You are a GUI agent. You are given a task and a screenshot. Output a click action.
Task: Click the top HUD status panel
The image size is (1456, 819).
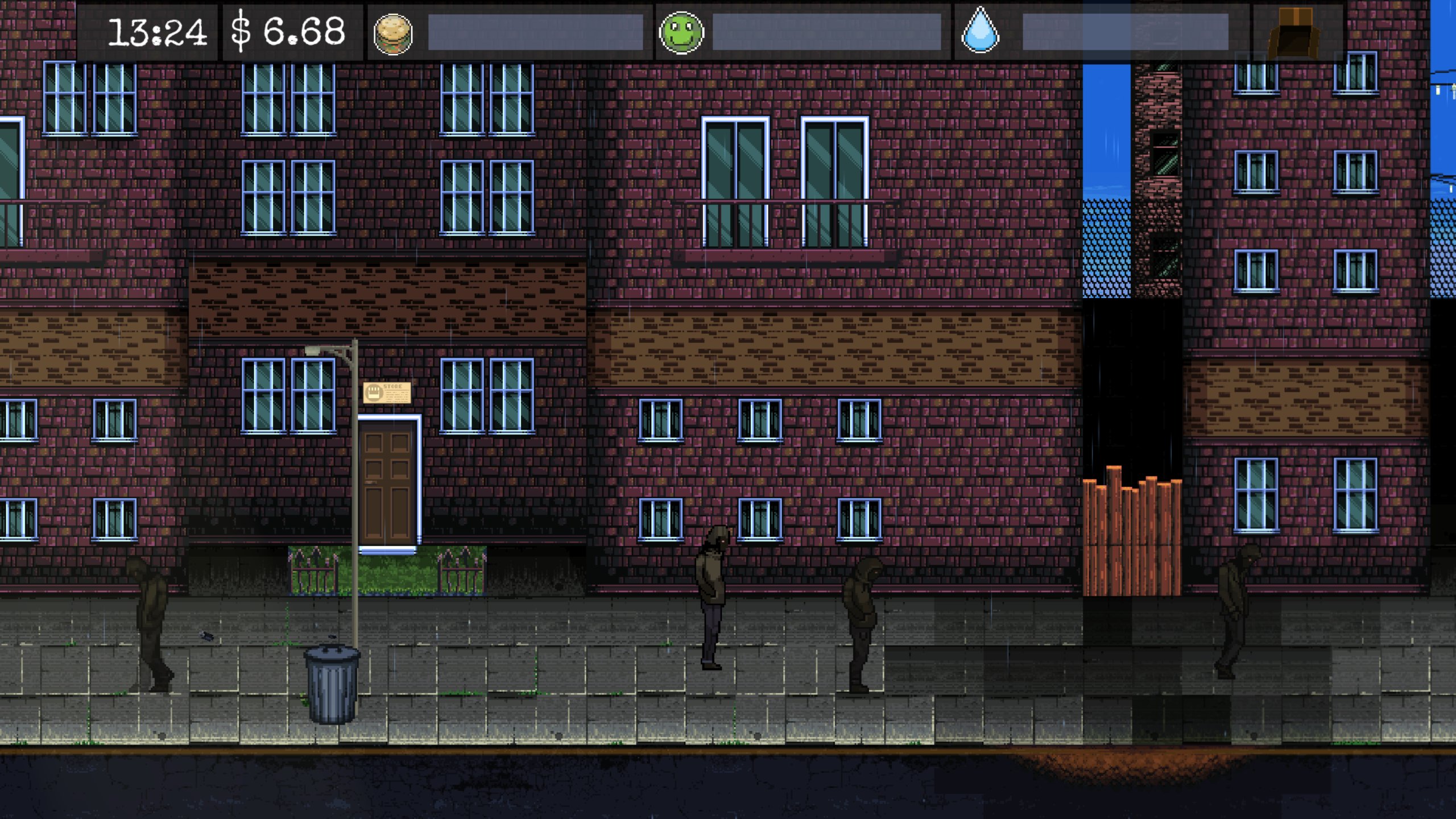[x=728, y=31]
